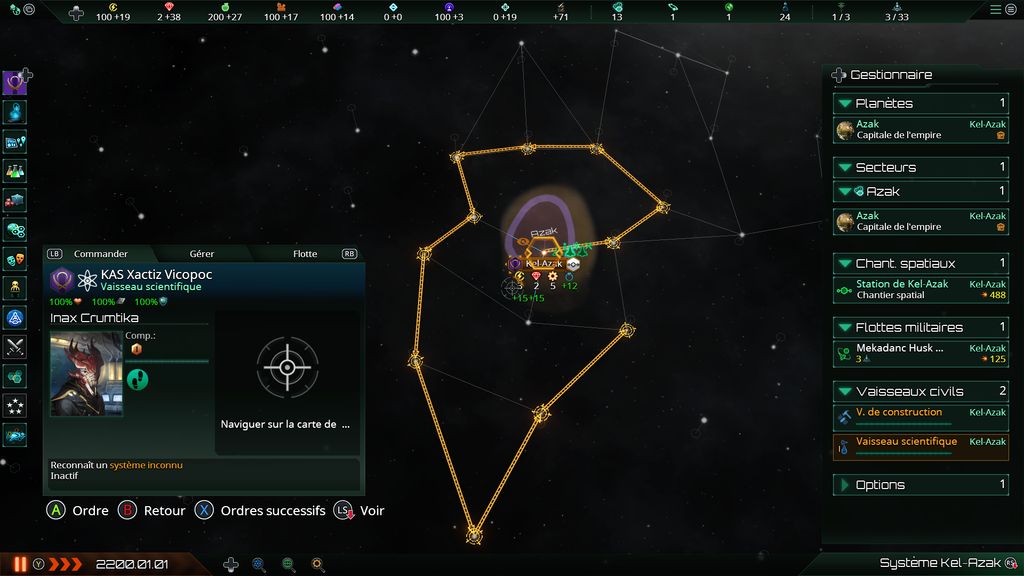Collapse the Chant. spatiaux section
The height and width of the screenshot is (576, 1024).
pyautogui.click(x=845, y=263)
